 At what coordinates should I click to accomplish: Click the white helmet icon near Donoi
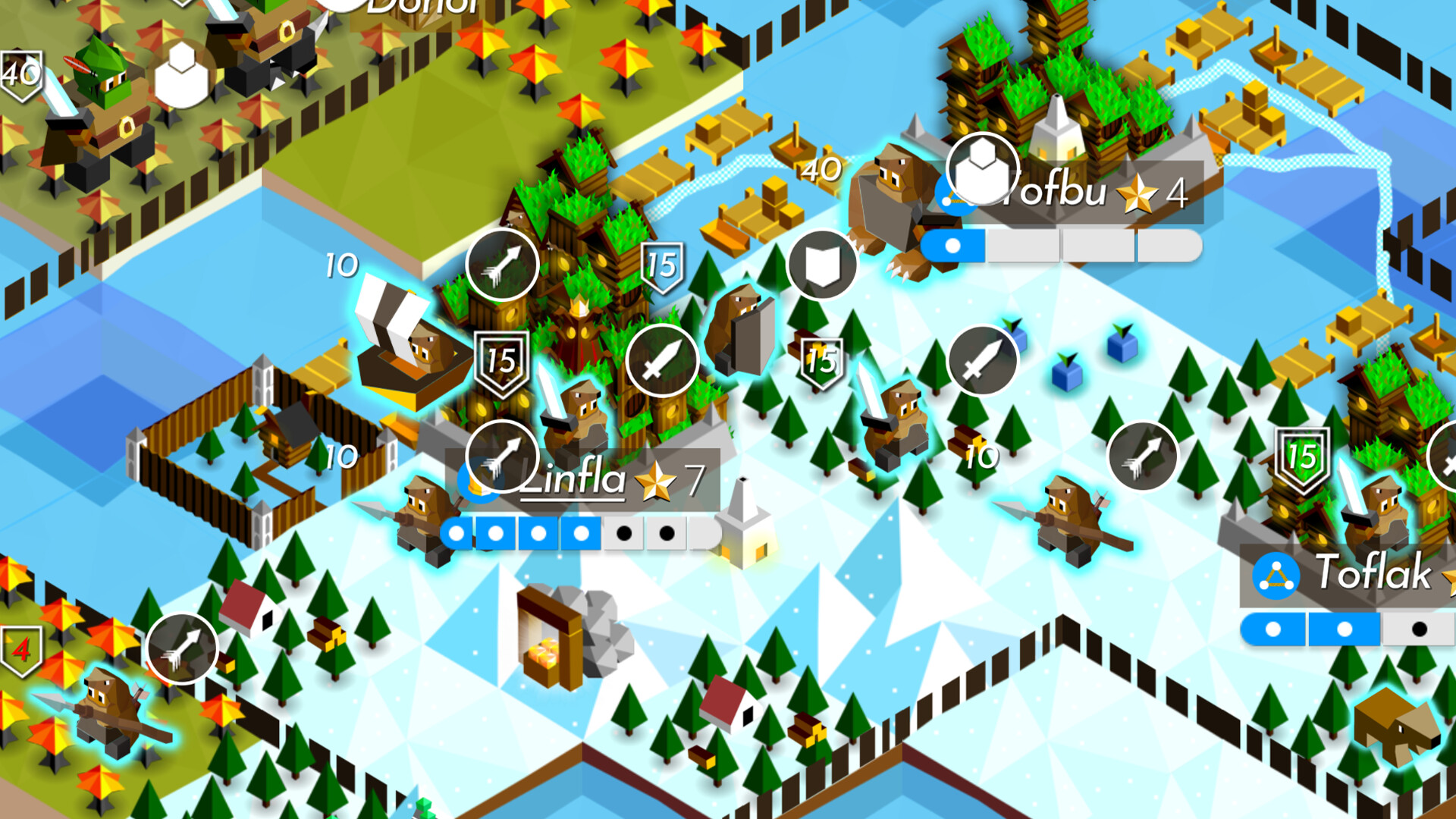(x=180, y=72)
